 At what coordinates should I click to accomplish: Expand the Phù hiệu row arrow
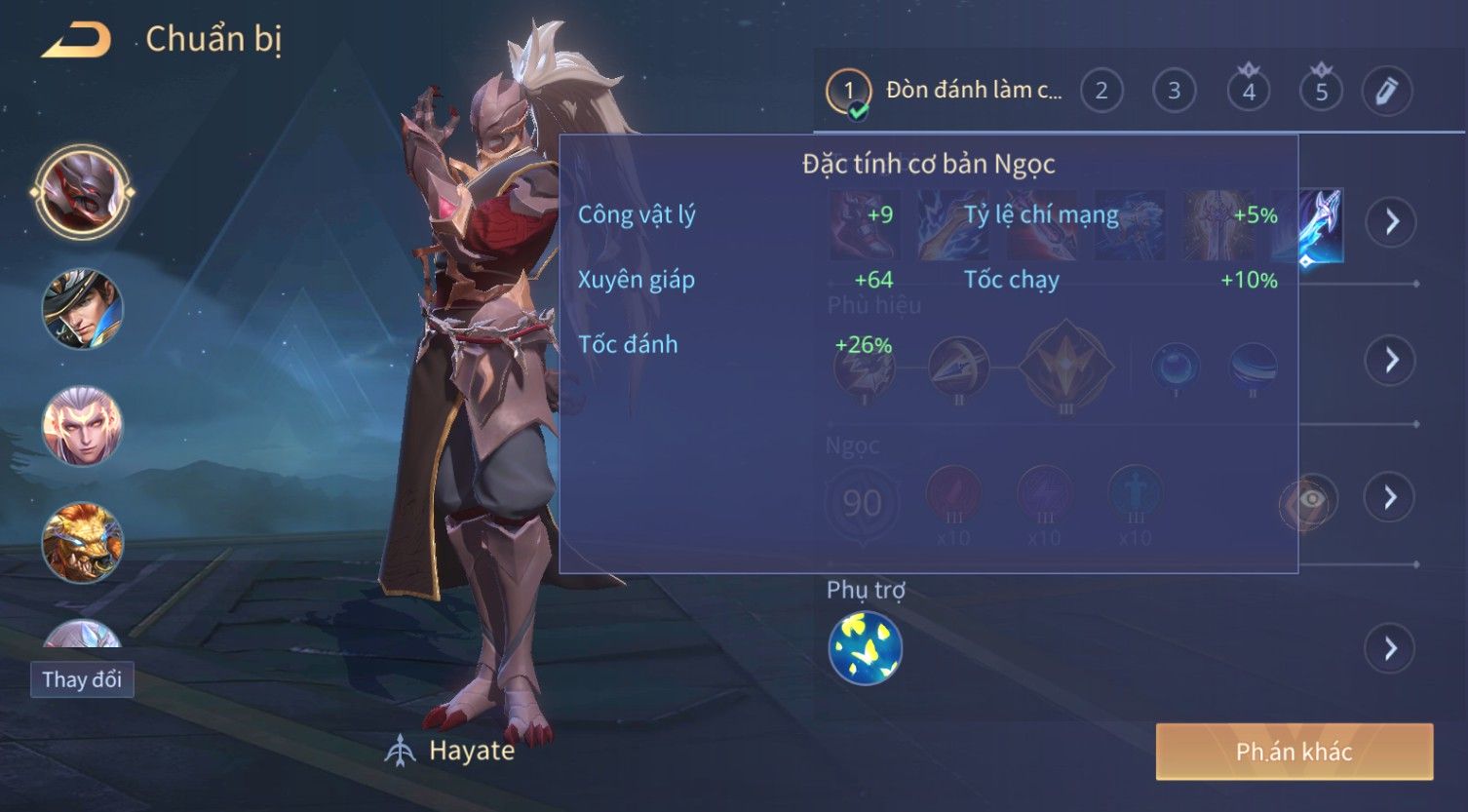pos(1391,361)
